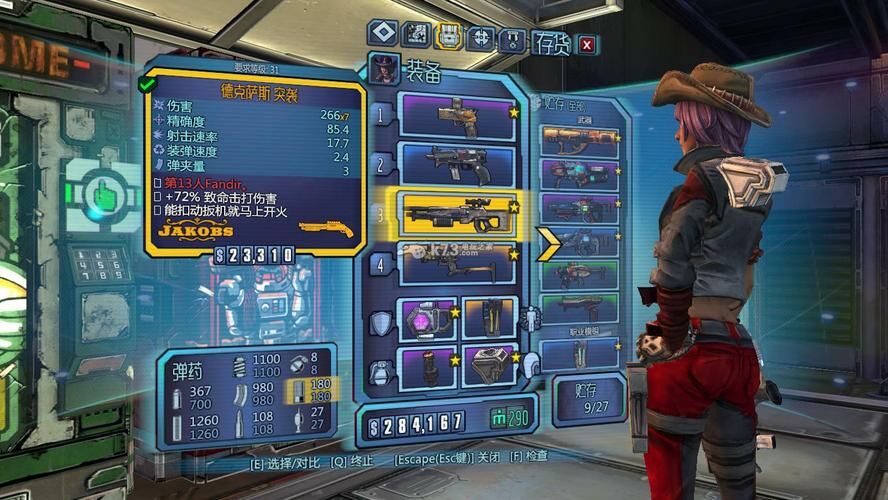This screenshot has width=888, height=500.
Task: Select the first orange weapon in storage
Action: click(x=580, y=140)
